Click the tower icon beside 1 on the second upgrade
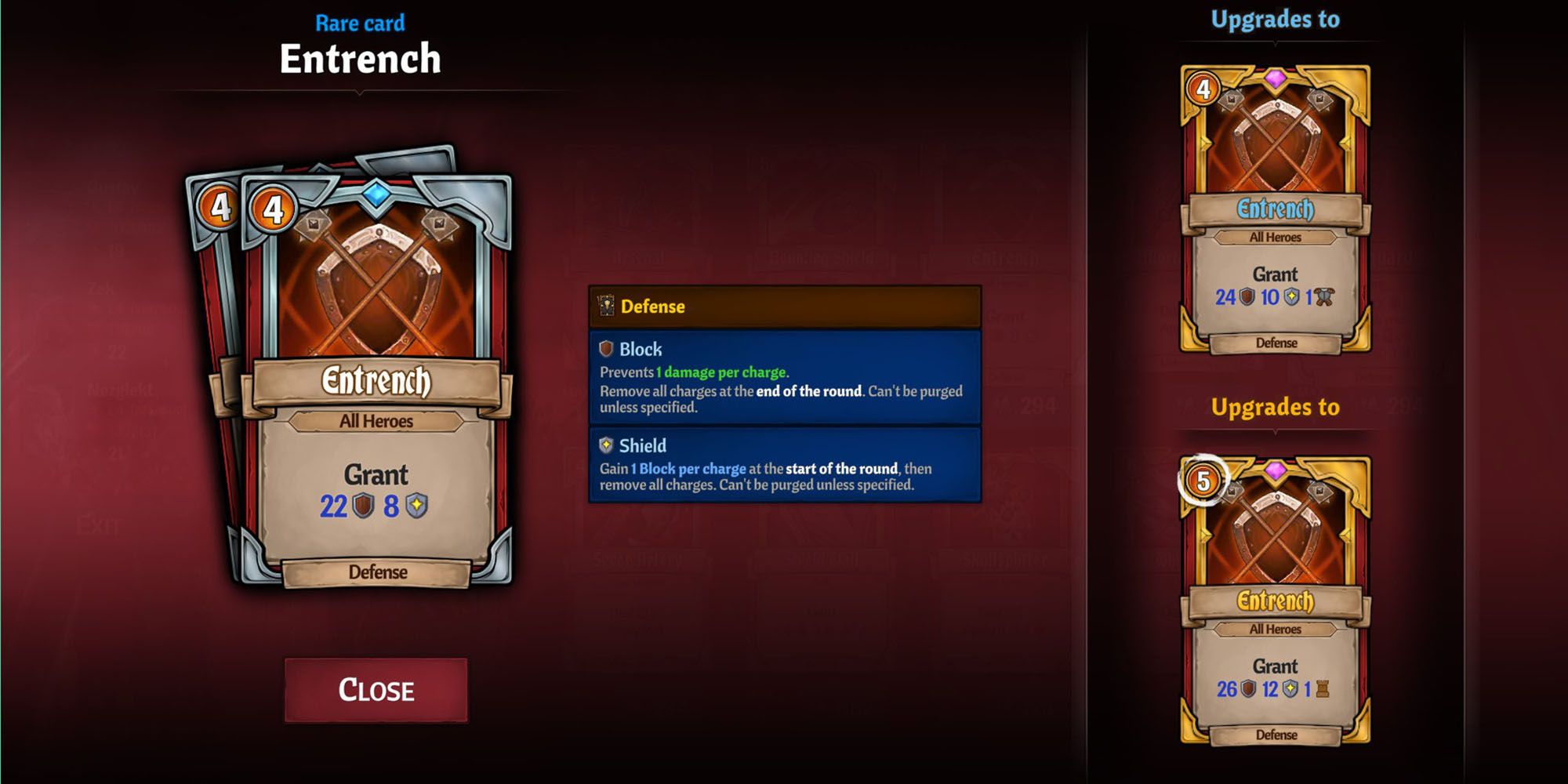Viewport: 1568px width, 784px height. pos(1323,688)
